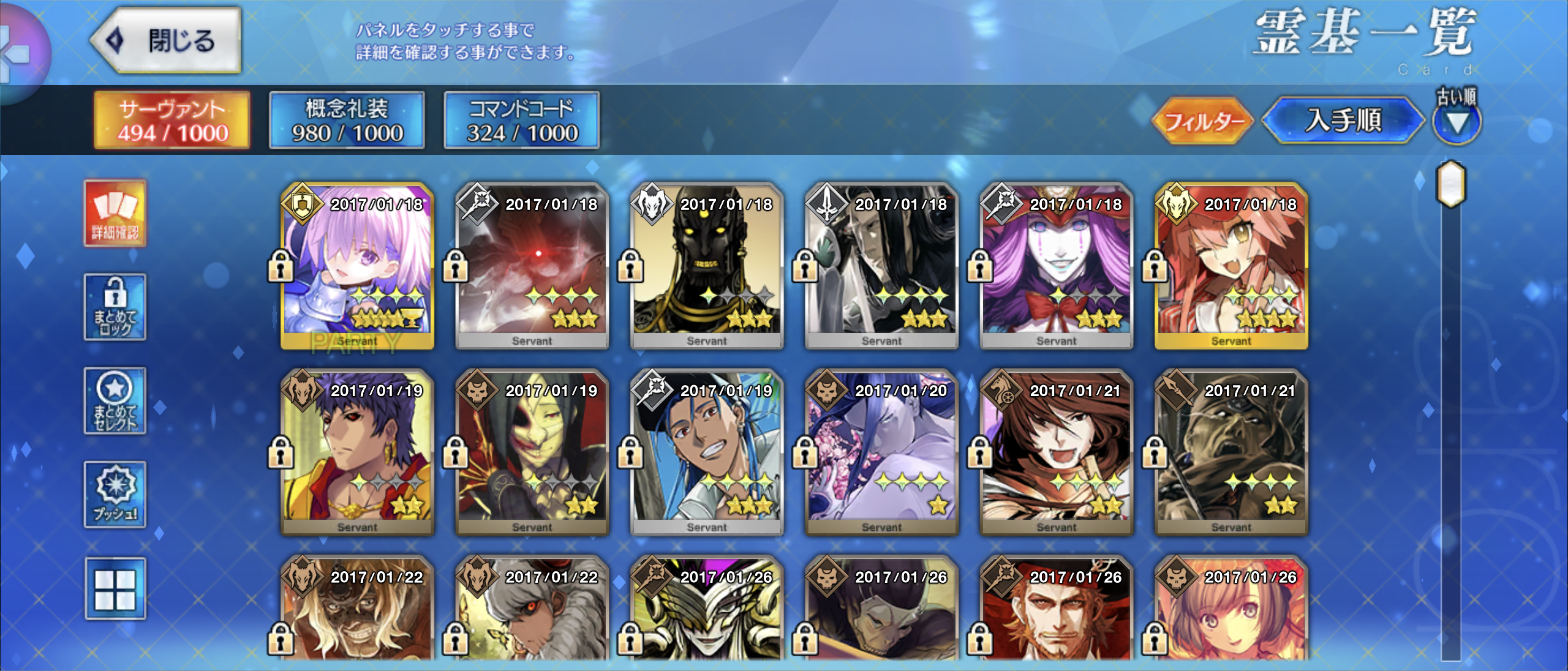Close the spirit origin list with 閉じる
Screen dimensions: 1568x671
tap(167, 40)
